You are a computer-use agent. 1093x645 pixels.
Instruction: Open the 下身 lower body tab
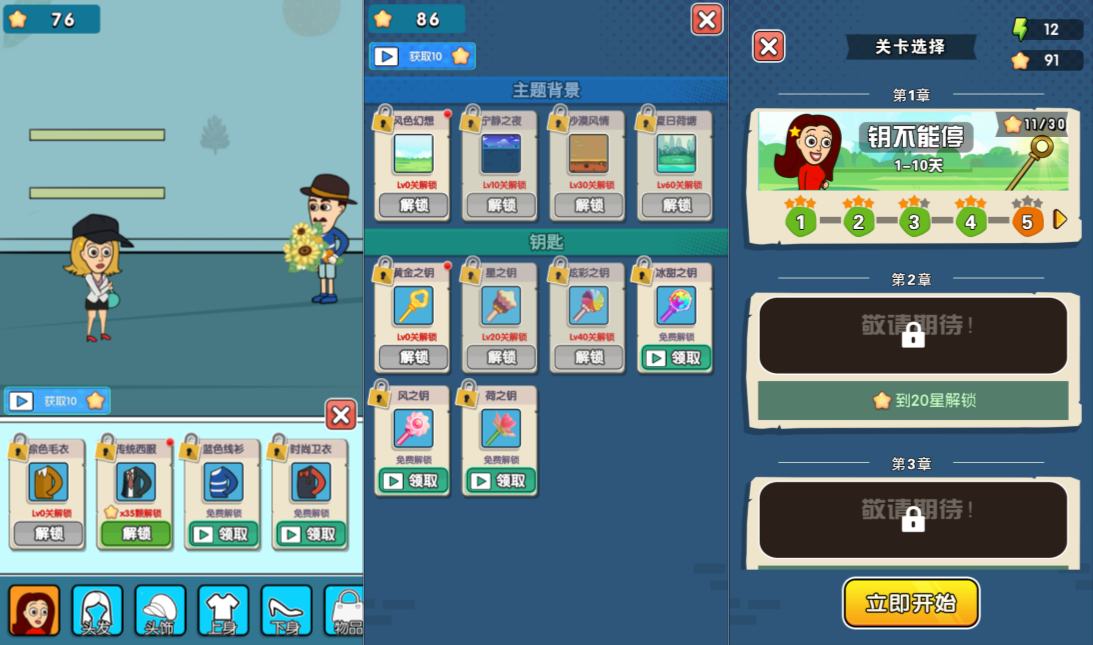[x=286, y=610]
